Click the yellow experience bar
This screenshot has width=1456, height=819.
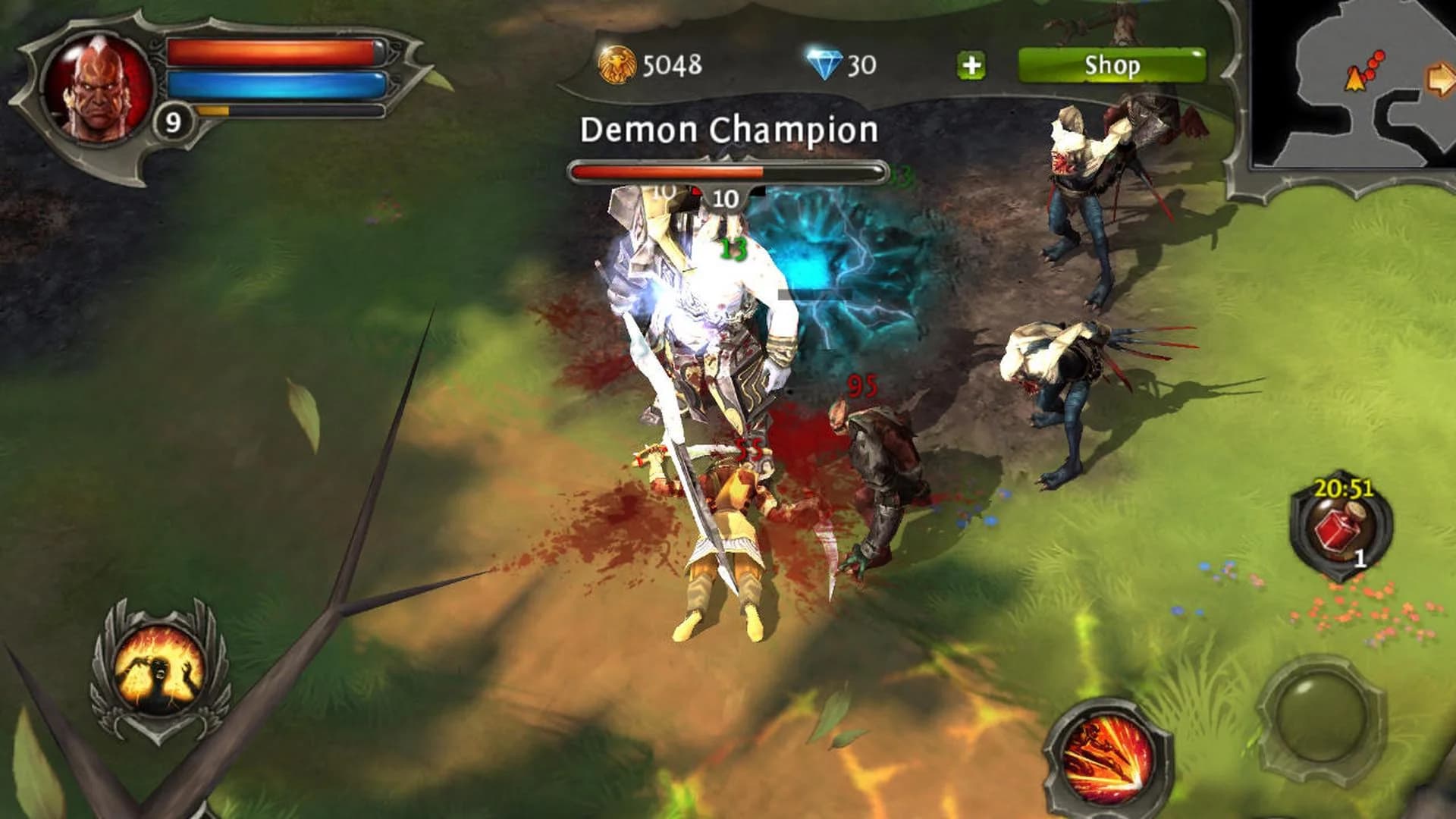click(220, 112)
